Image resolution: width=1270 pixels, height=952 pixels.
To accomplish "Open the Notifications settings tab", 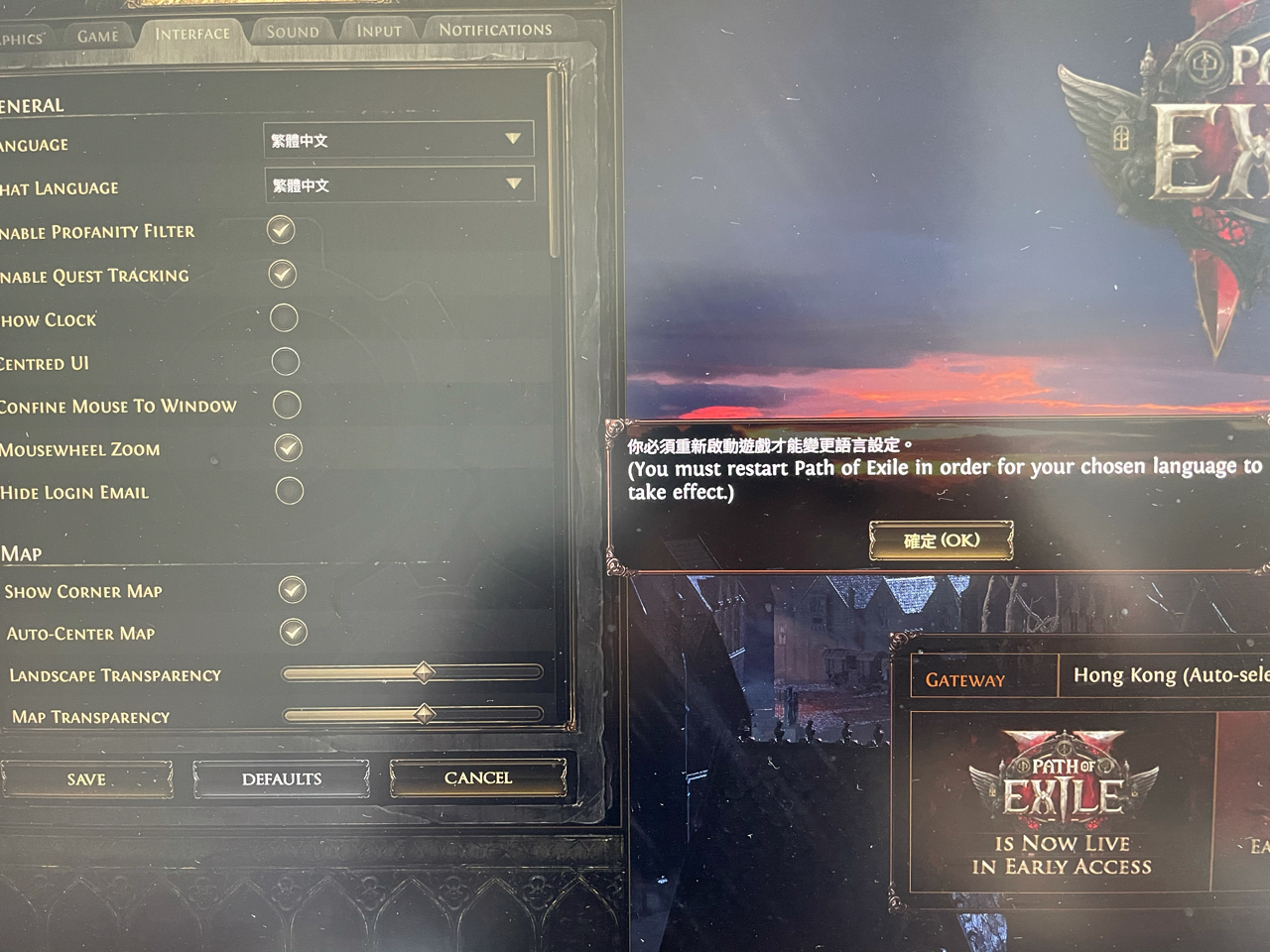I will click(499, 29).
